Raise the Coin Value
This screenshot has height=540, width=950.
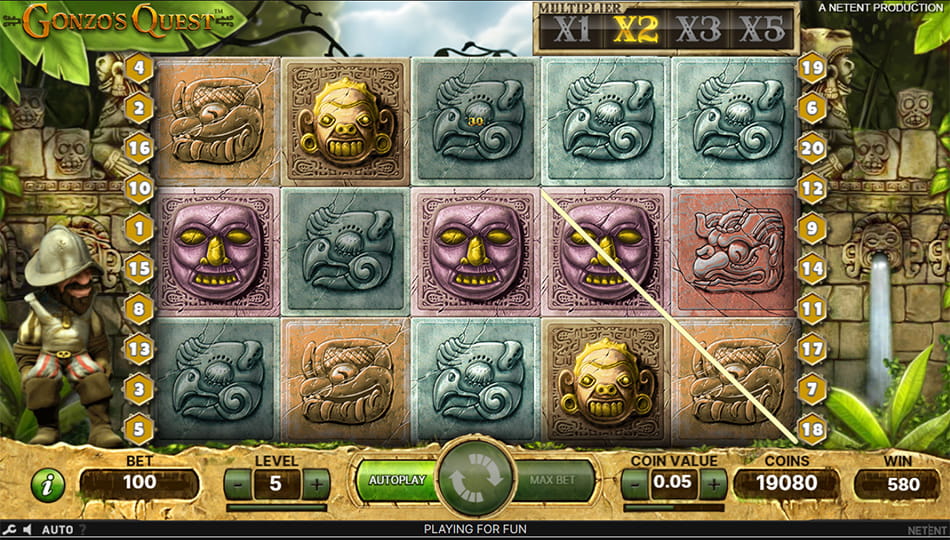[x=713, y=484]
